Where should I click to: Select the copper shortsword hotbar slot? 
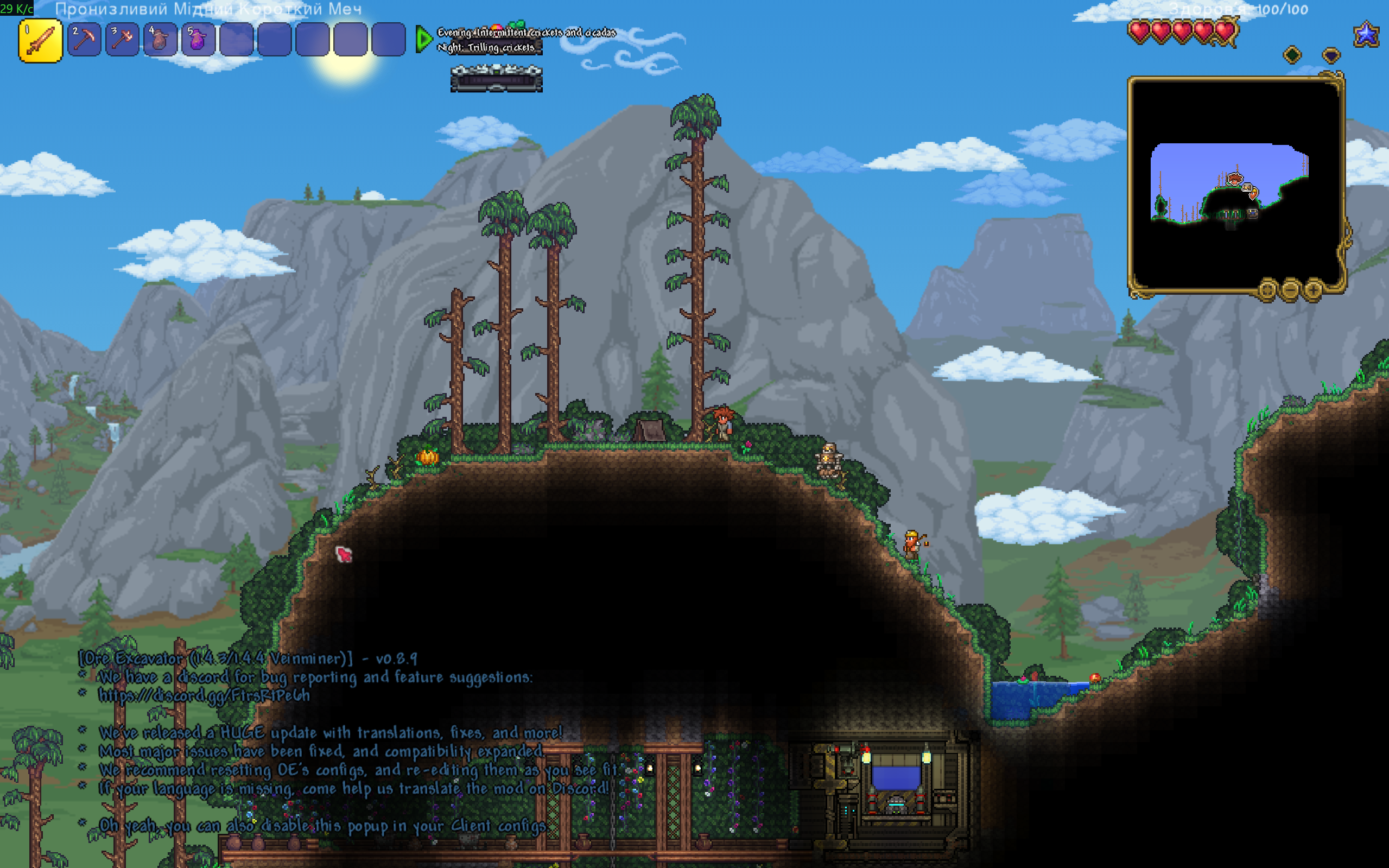[x=40, y=40]
